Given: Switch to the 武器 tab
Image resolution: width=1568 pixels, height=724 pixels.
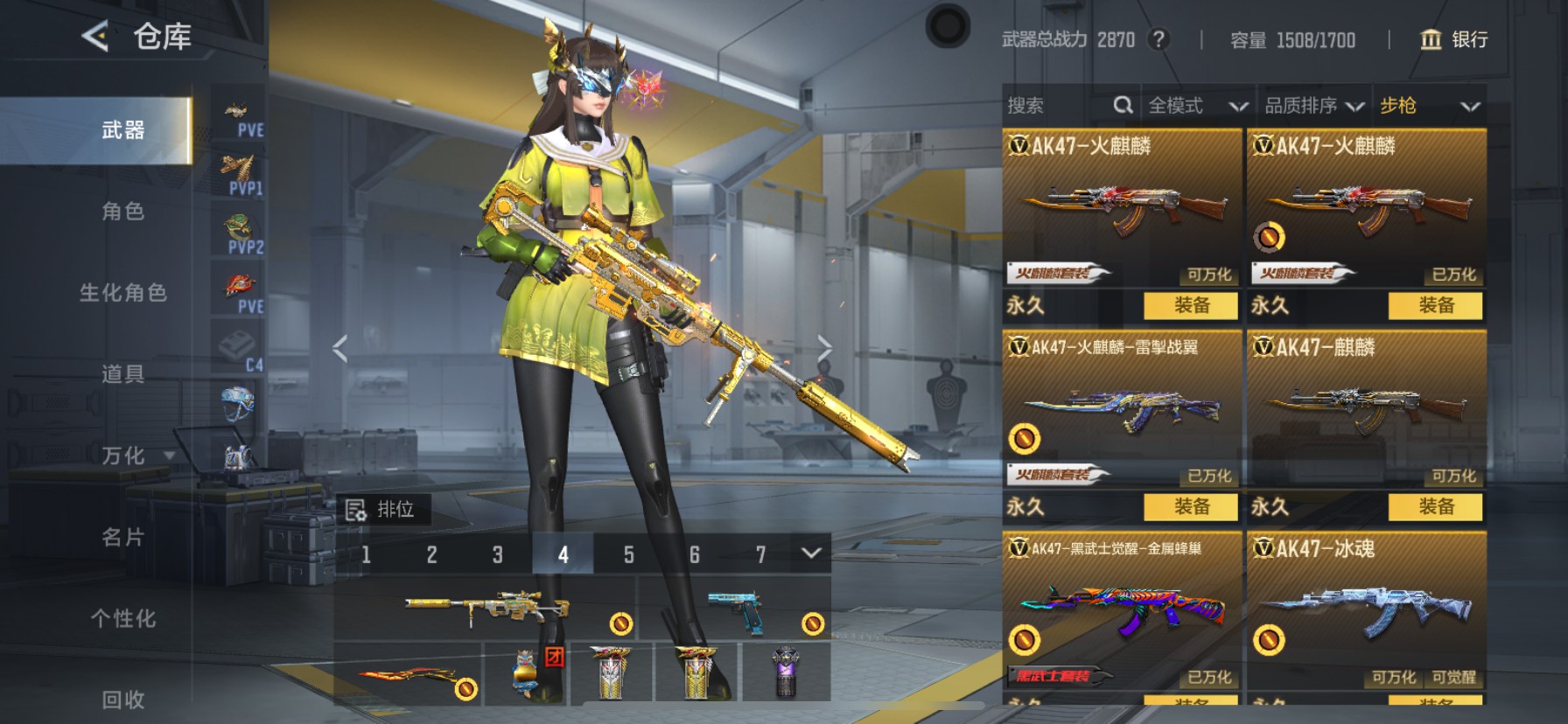Looking at the screenshot, I should tap(122, 130).
